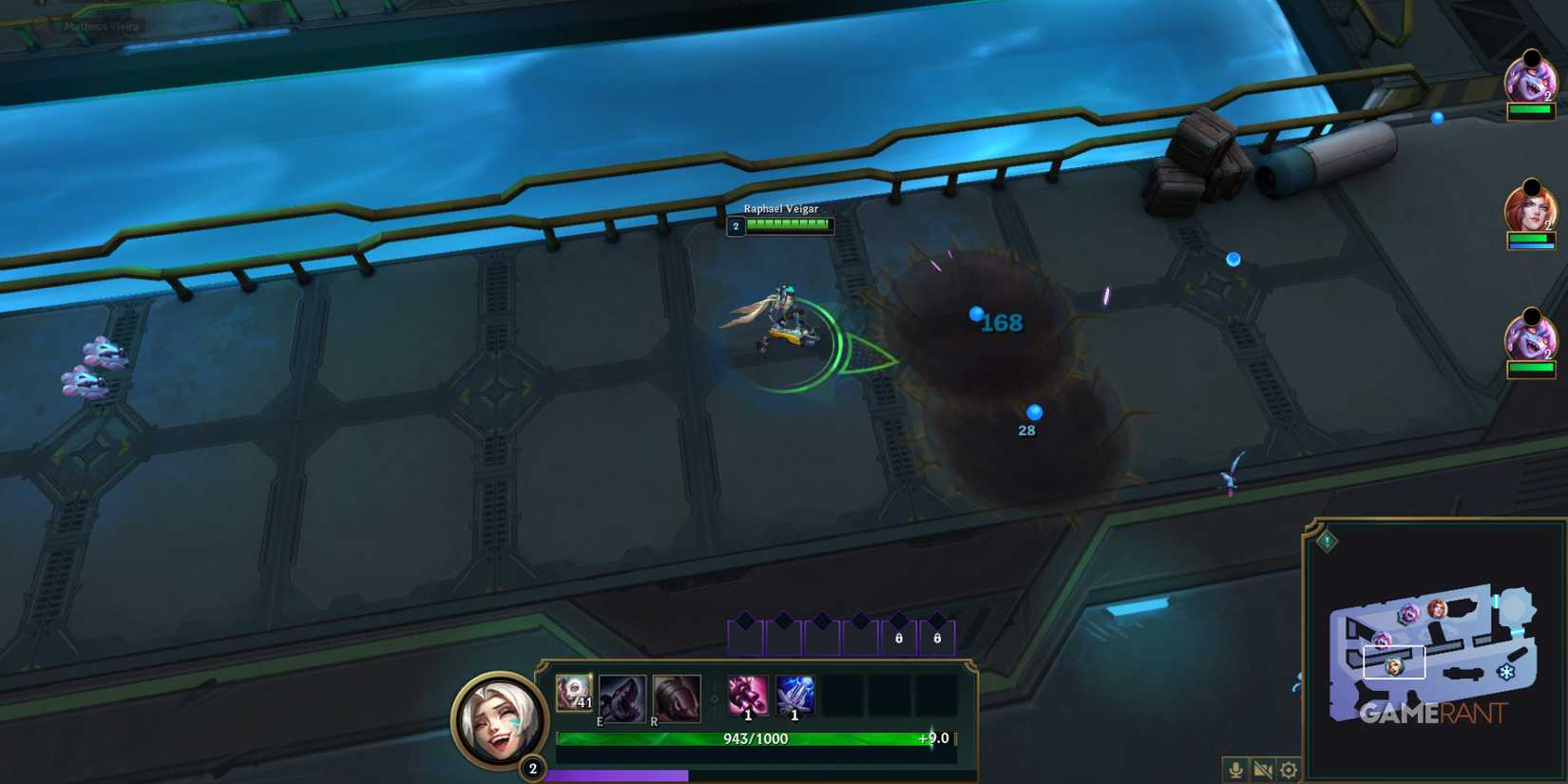This screenshot has height=784, width=1568.
Task: Activate the R ultimate gauntlet ability icon
Action: point(677,698)
